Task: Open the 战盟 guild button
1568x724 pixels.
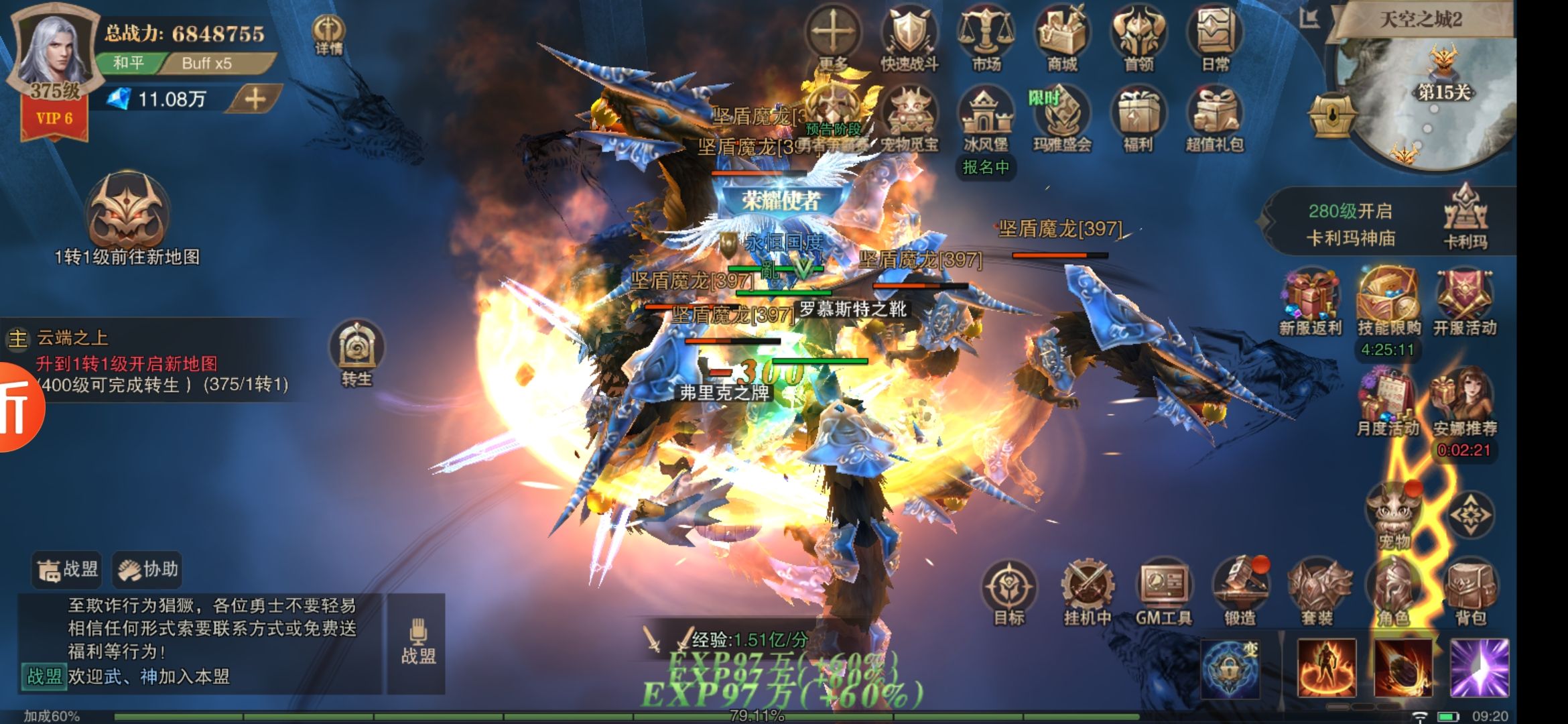Action: [x=68, y=570]
